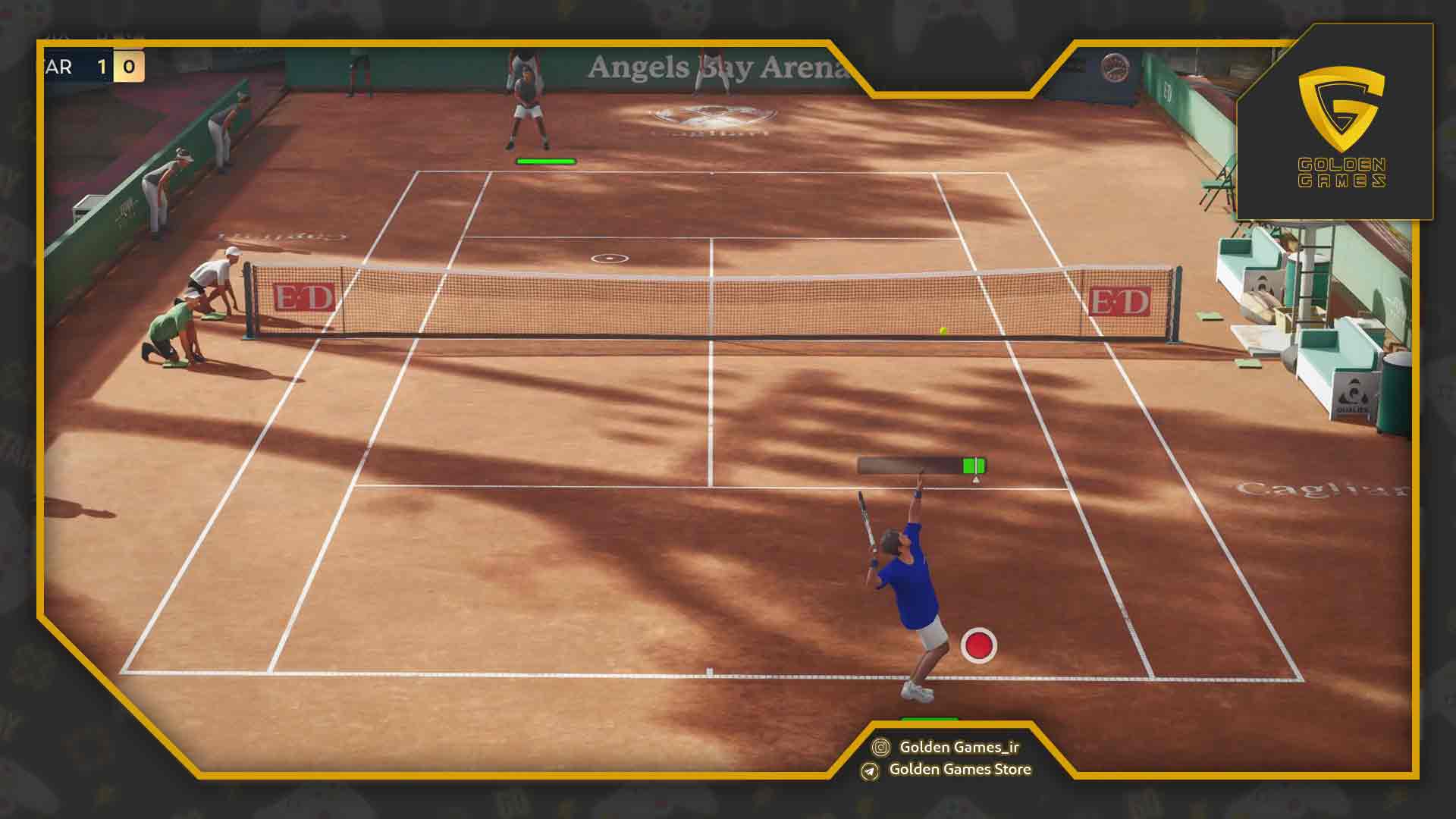This screenshot has width=1456, height=819.
Task: Select the Golden Games_ir label
Action: (x=959, y=748)
